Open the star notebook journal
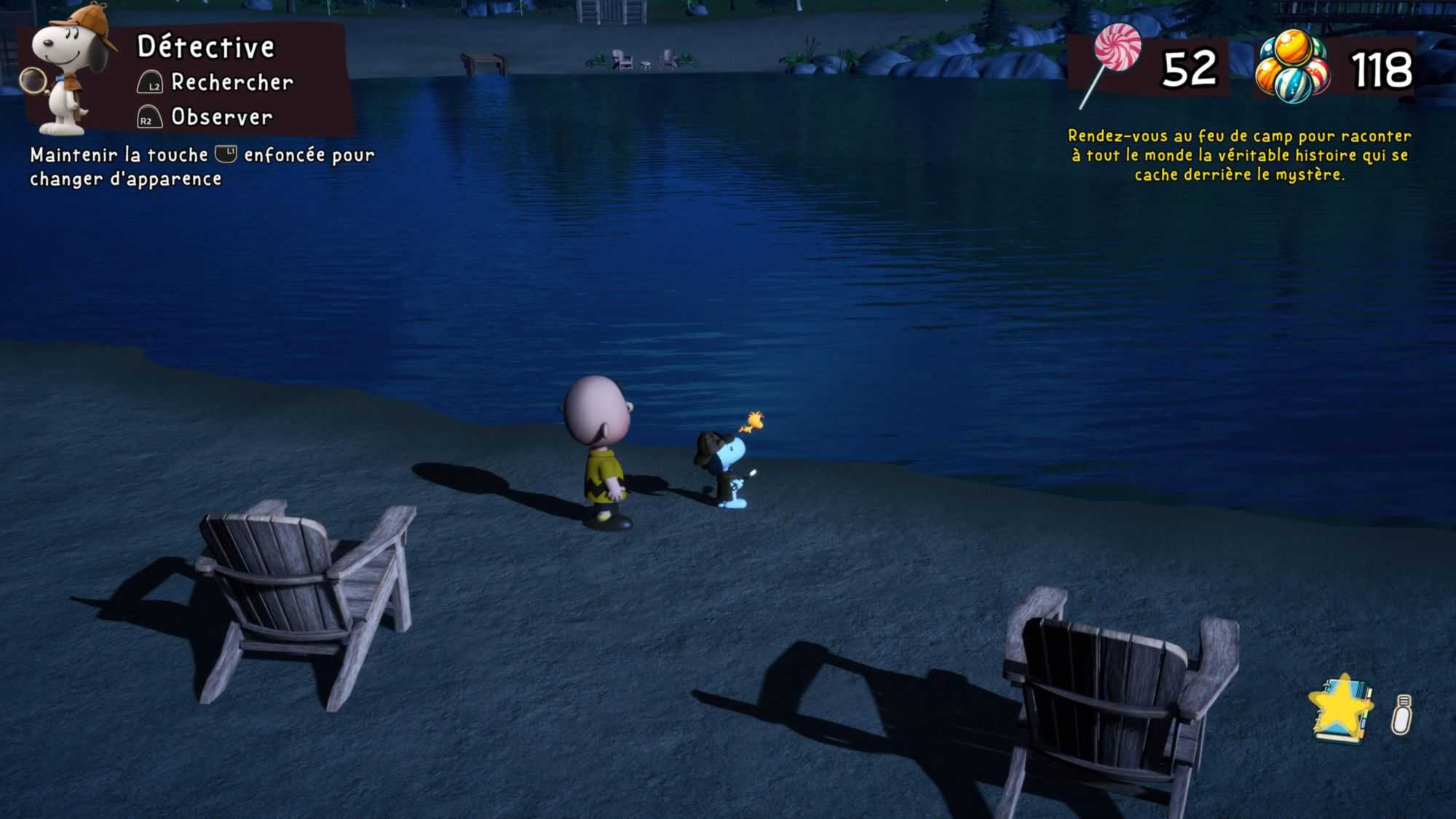Screen dimensions: 1456x819 point(1341,708)
